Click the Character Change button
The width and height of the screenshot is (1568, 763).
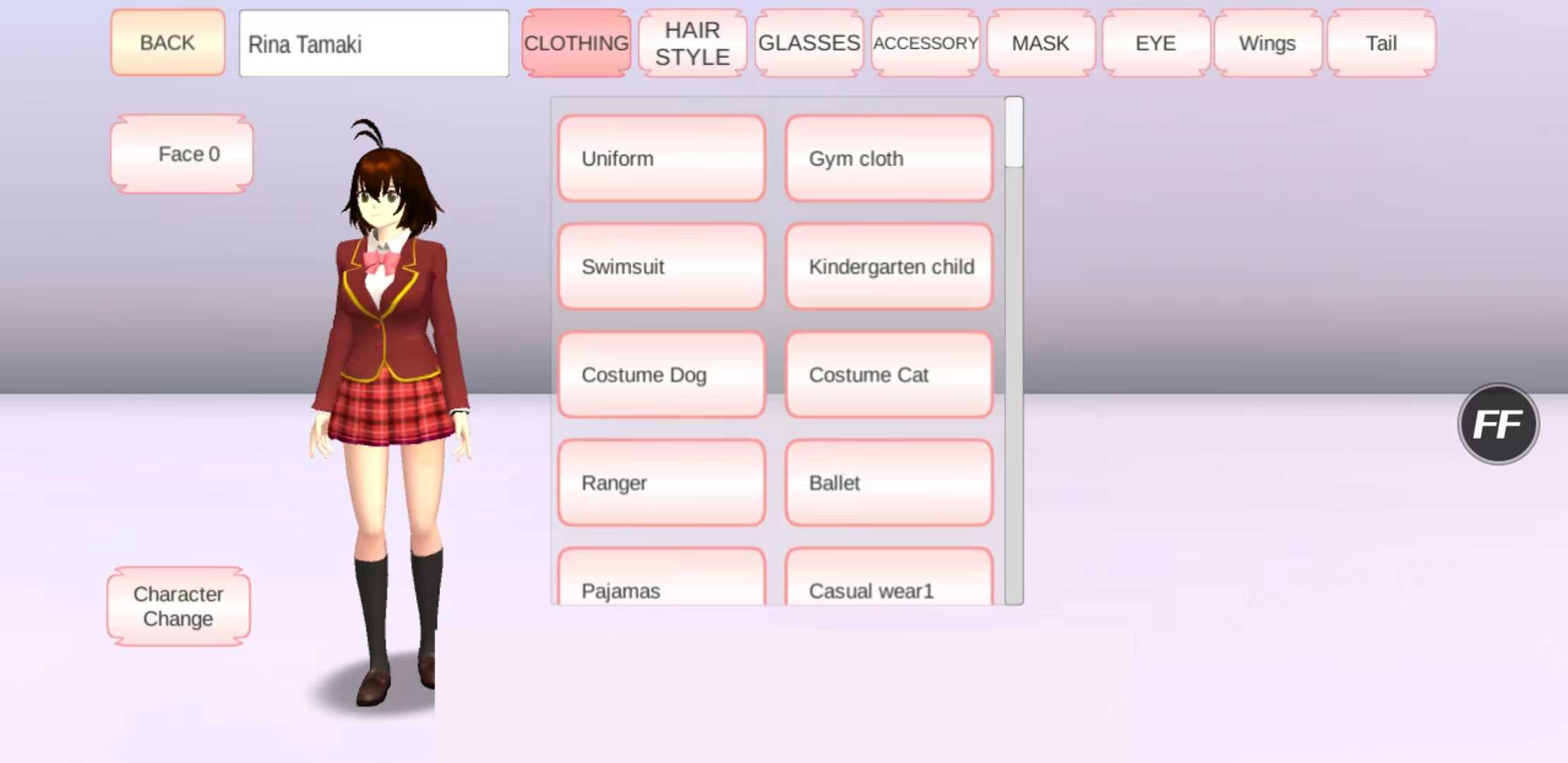[x=179, y=606]
